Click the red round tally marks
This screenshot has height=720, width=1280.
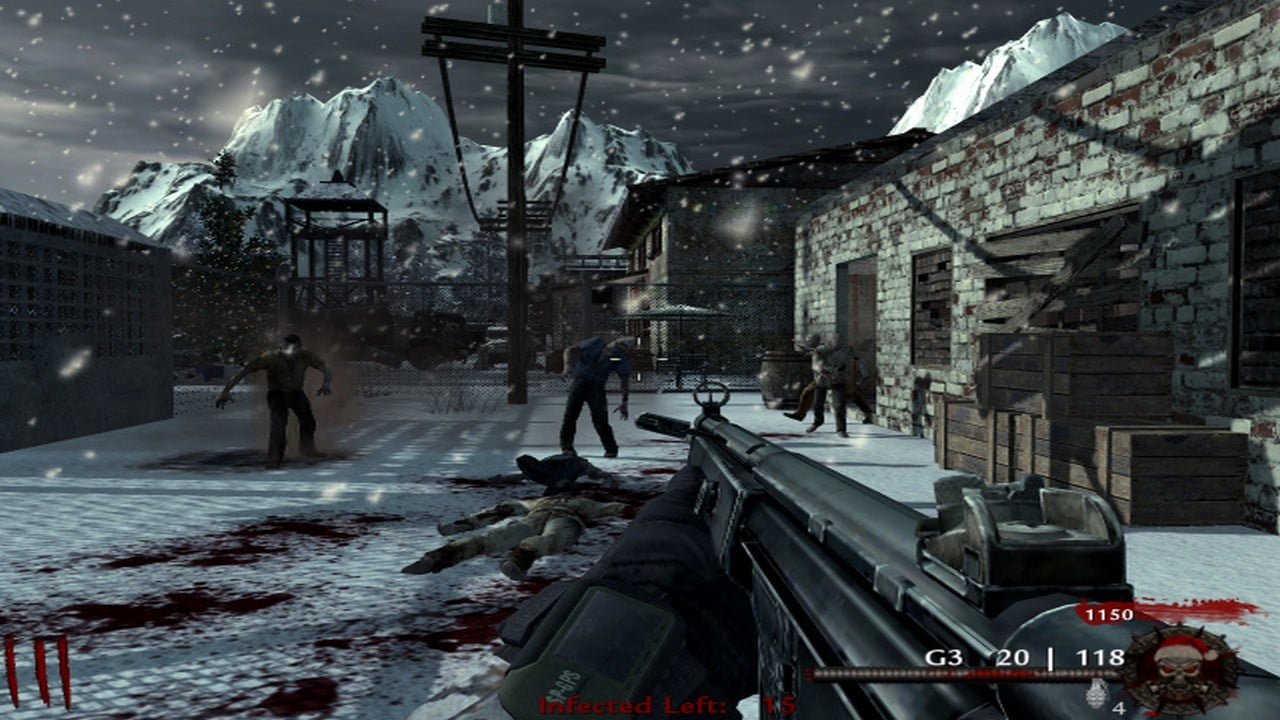(x=38, y=671)
